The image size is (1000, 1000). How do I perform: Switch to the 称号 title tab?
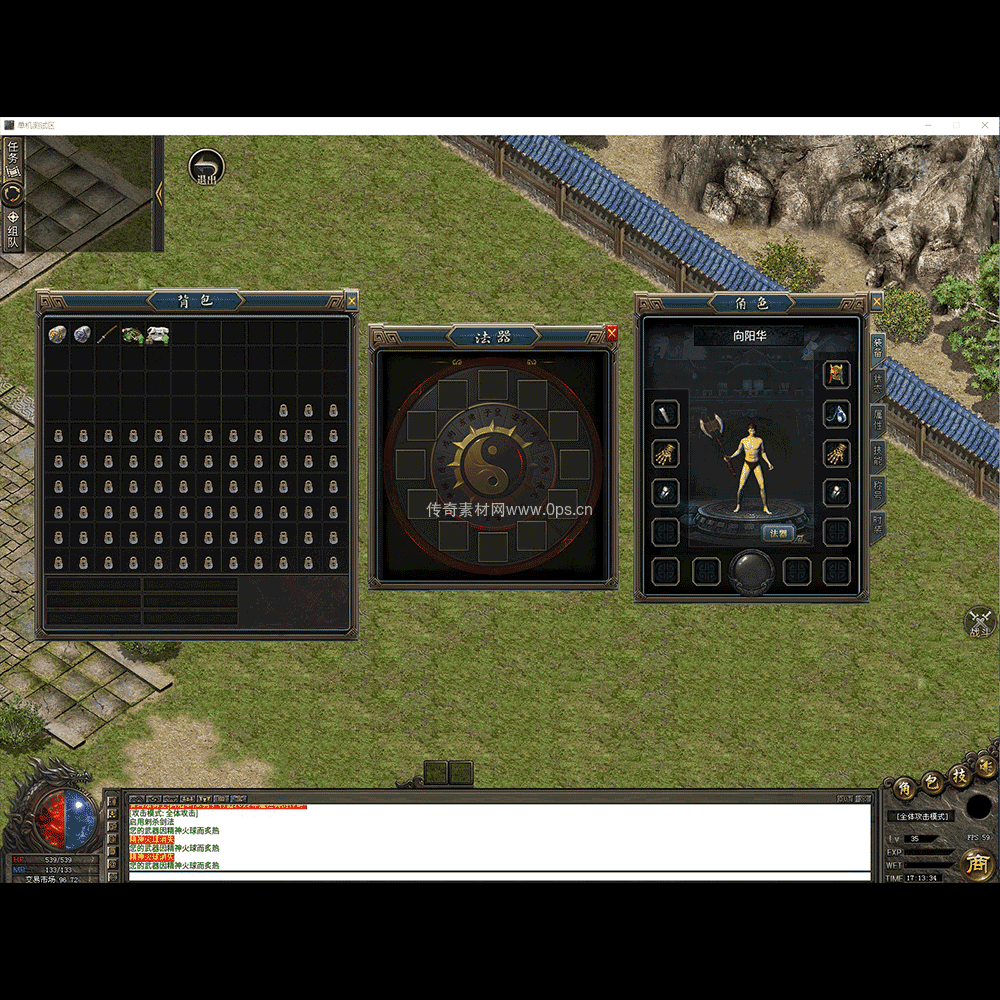tap(878, 491)
